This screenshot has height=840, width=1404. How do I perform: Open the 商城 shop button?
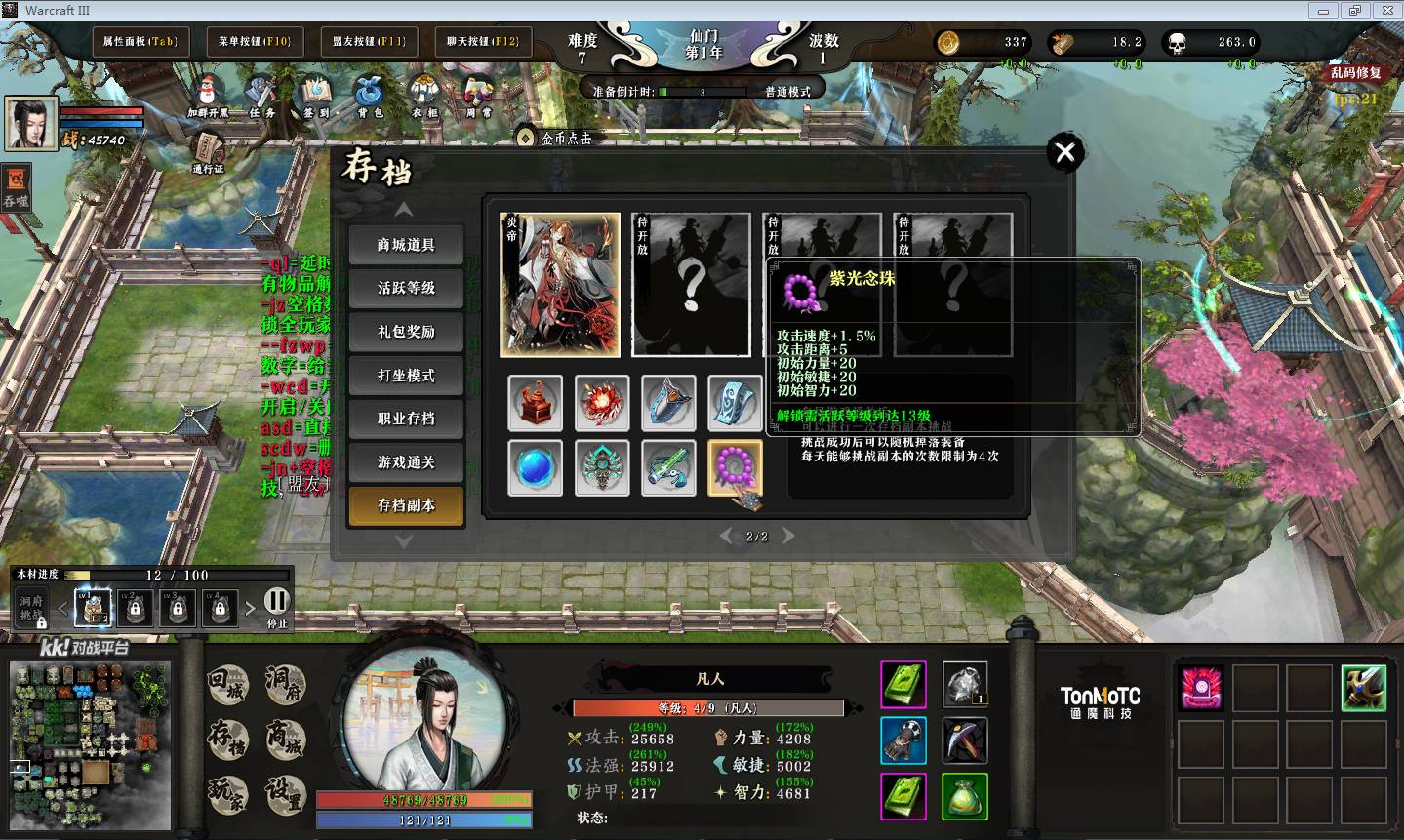[285, 740]
